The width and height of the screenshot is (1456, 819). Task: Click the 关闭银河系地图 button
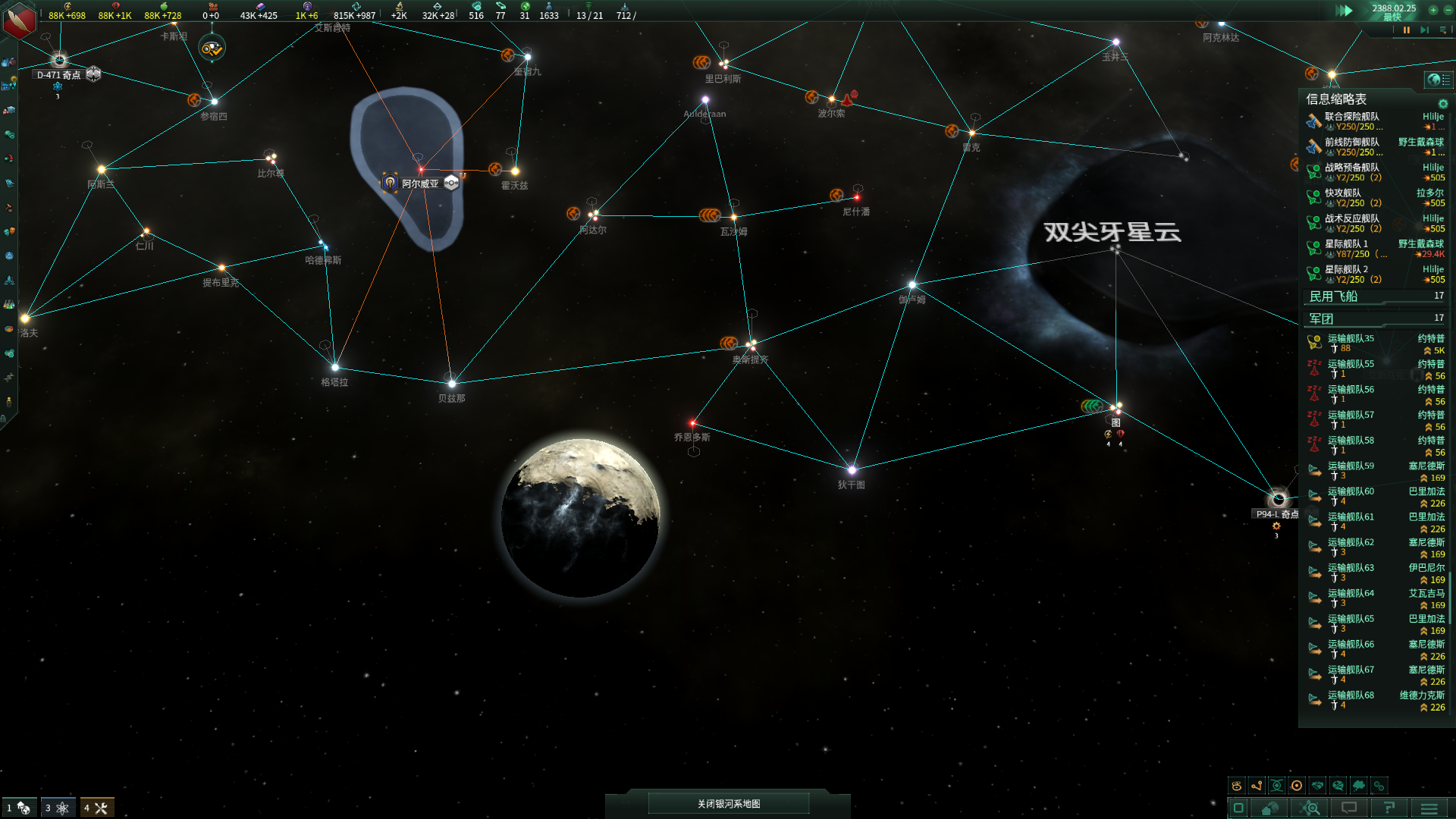tap(728, 804)
